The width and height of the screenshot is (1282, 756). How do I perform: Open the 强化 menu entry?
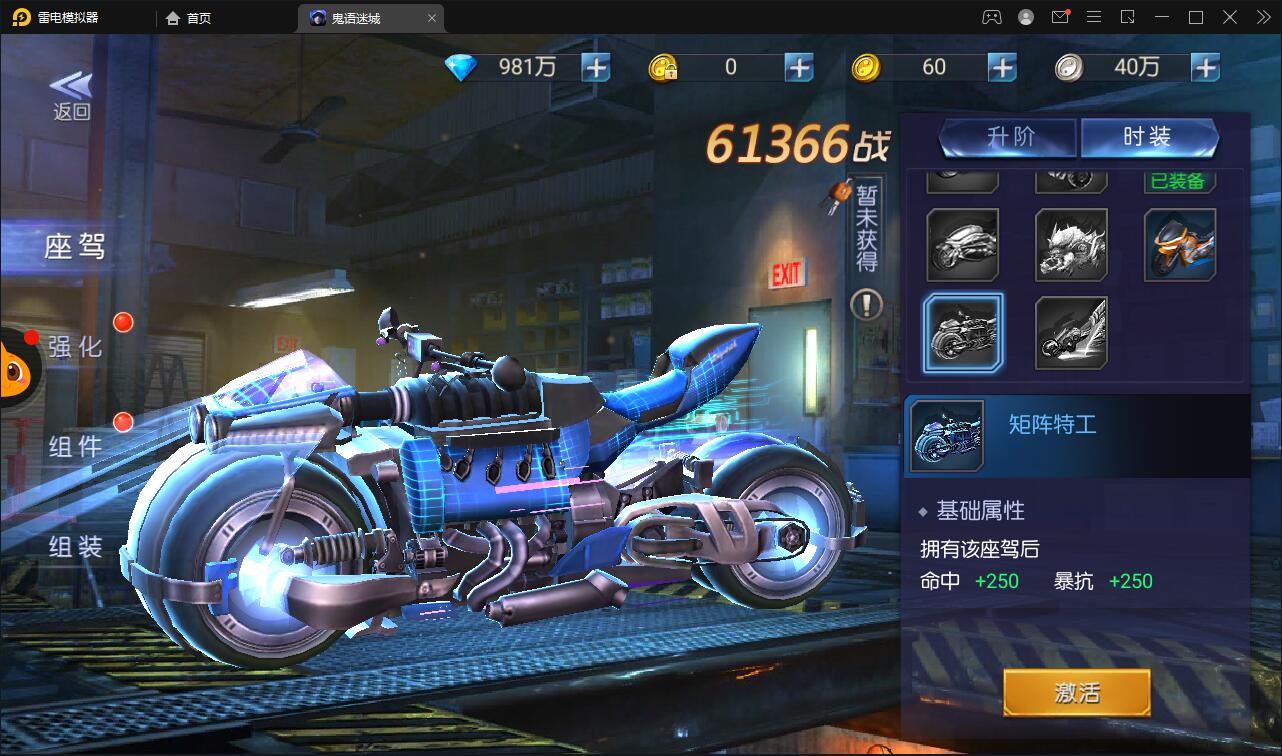point(75,347)
